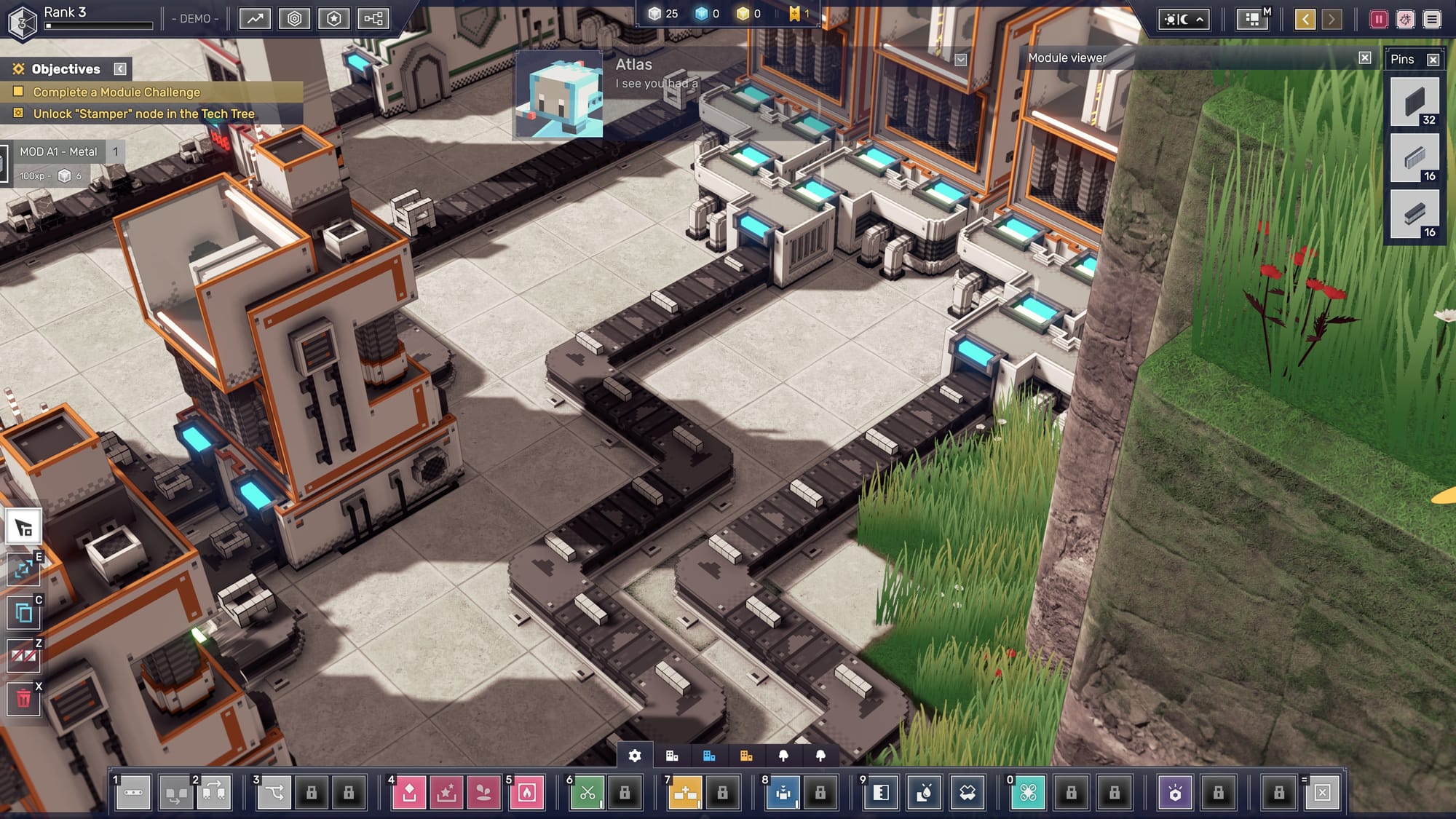Collapse the Objectives panel
This screenshot has width=1456, height=819.
point(120,69)
